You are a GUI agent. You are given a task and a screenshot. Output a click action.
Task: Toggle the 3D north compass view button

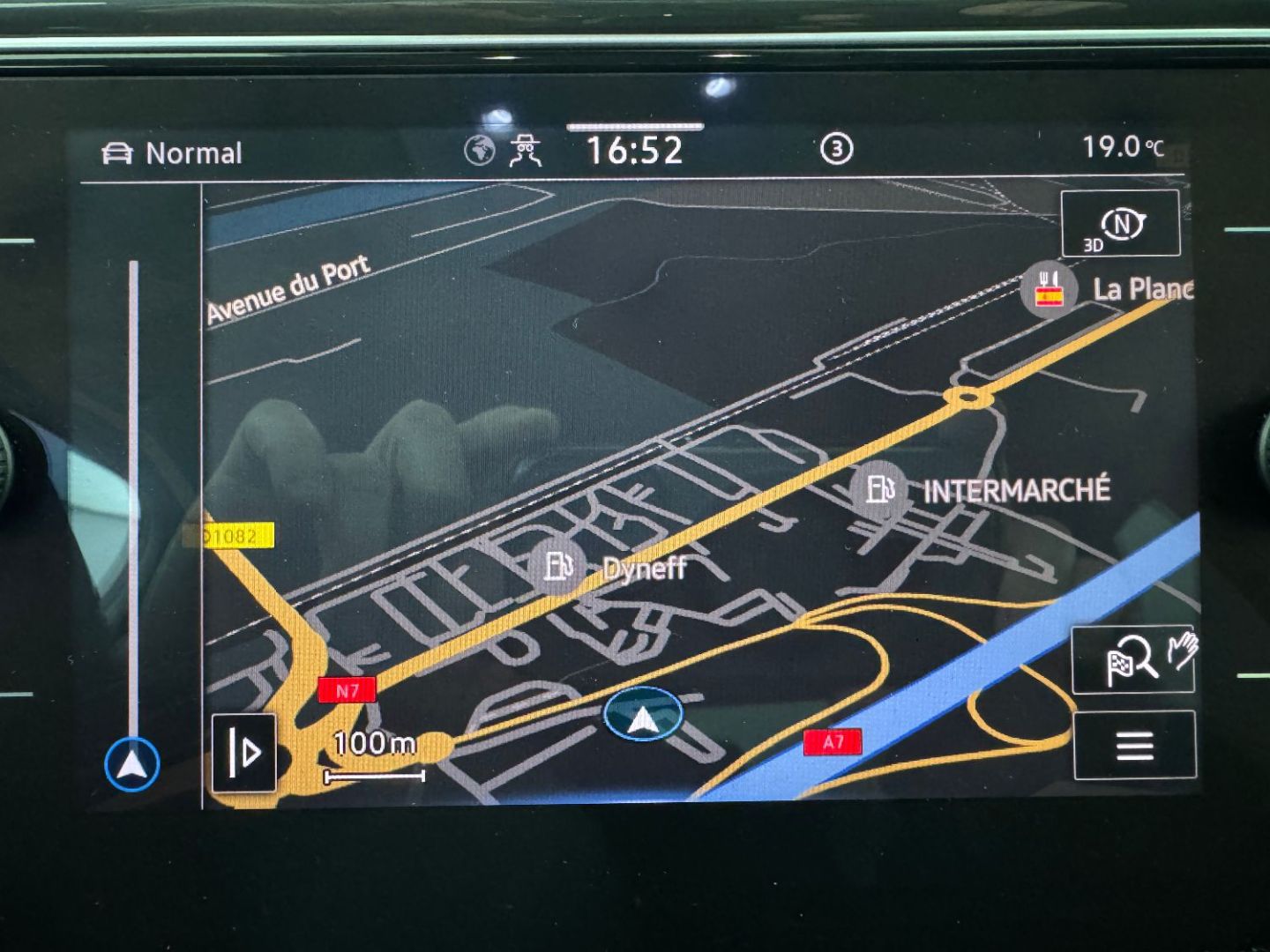pos(1120,224)
